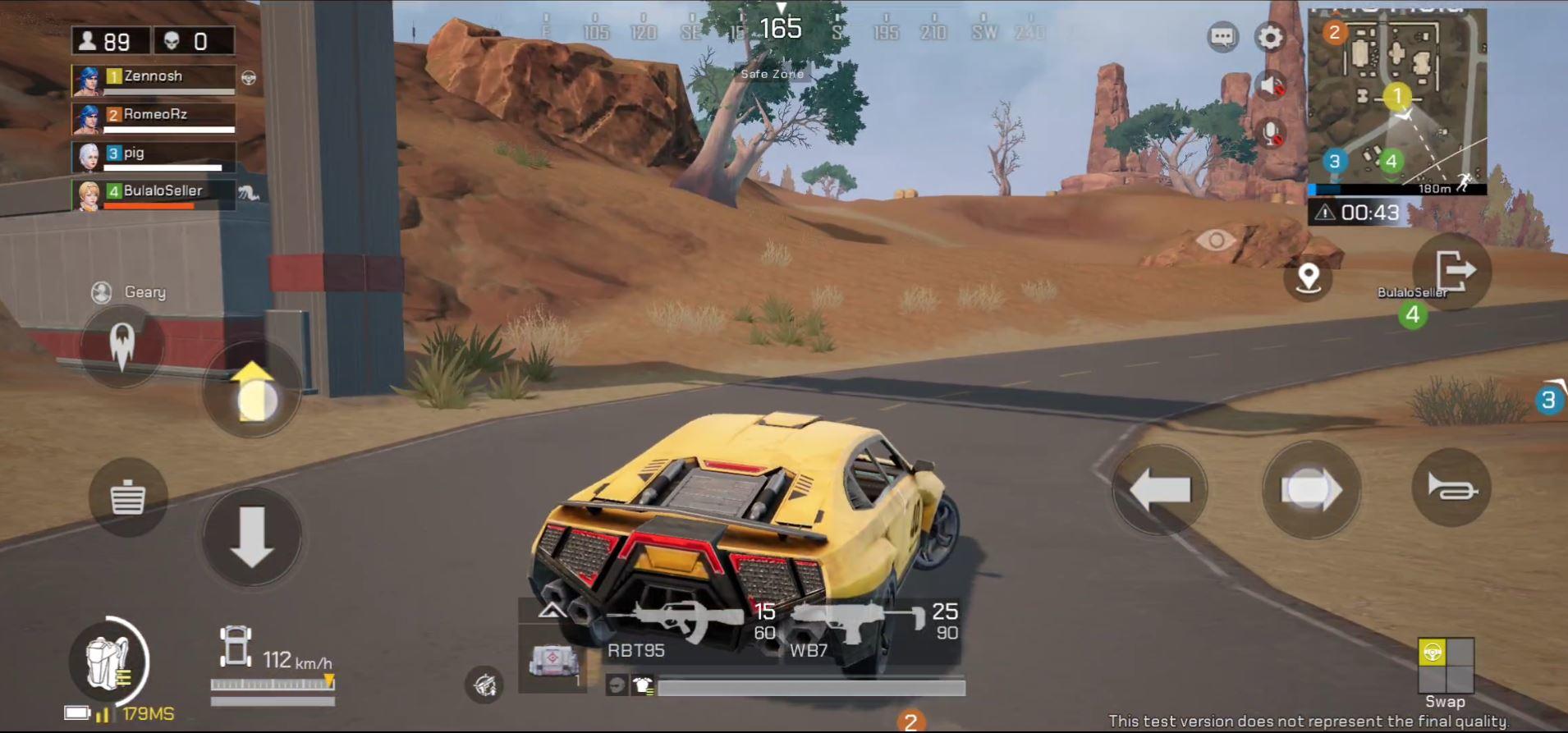Toggle the muted microphone icon
This screenshot has width=1568, height=733.
tap(1271, 133)
